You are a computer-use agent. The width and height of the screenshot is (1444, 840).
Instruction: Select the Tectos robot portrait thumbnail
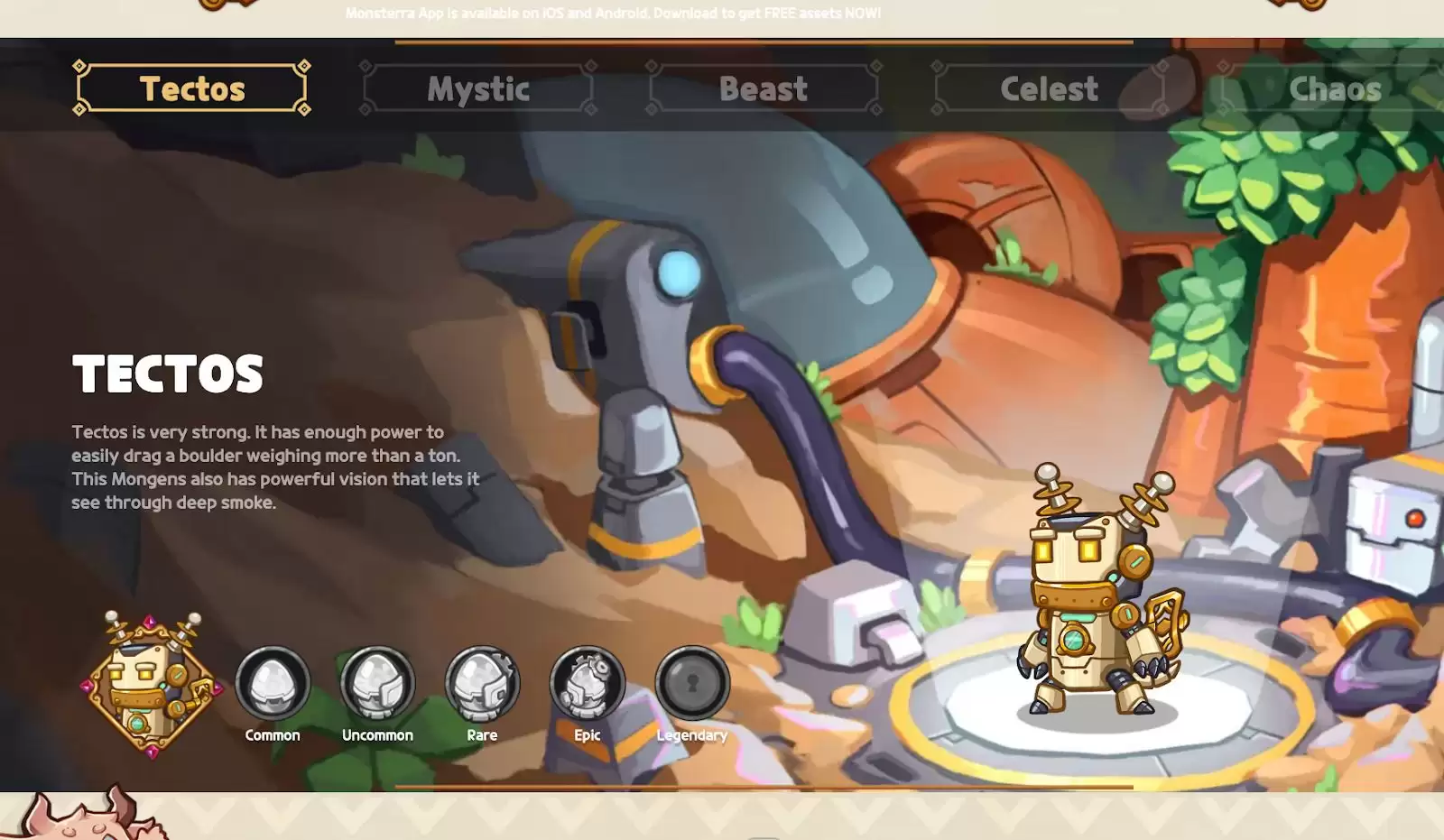coord(151,686)
